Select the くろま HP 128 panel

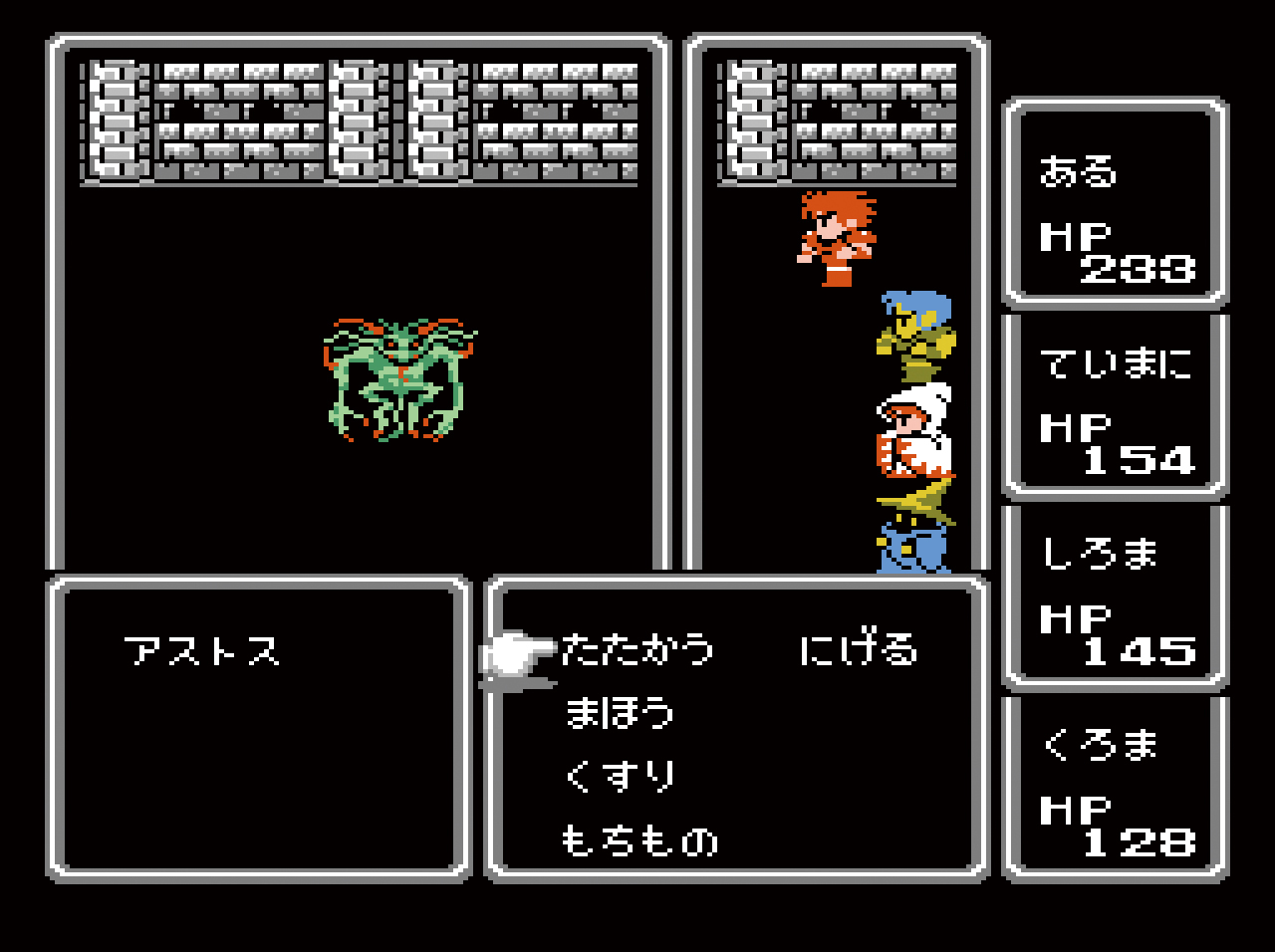pyautogui.click(x=1116, y=787)
